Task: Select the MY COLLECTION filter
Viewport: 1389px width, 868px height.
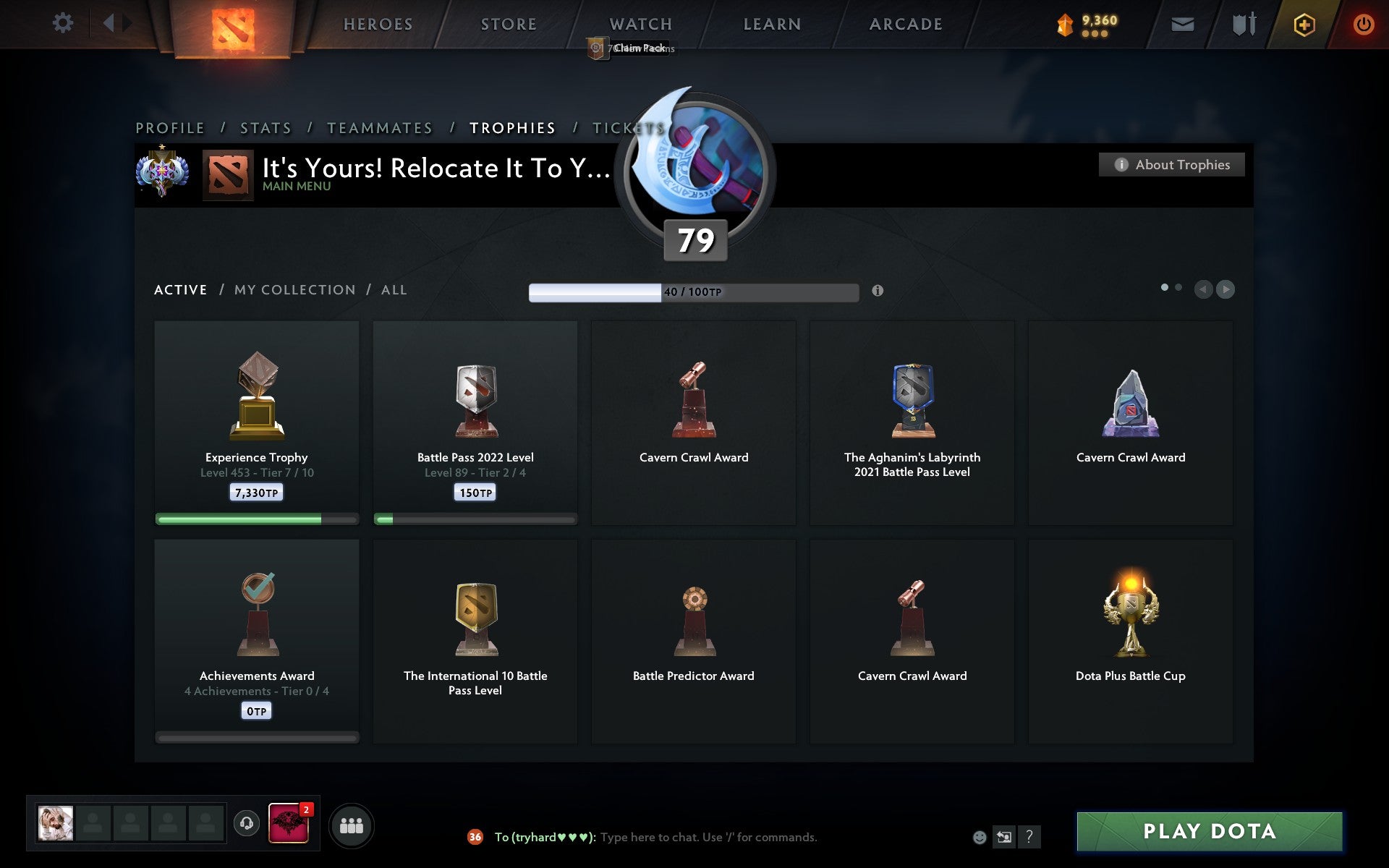Action: 294,289
